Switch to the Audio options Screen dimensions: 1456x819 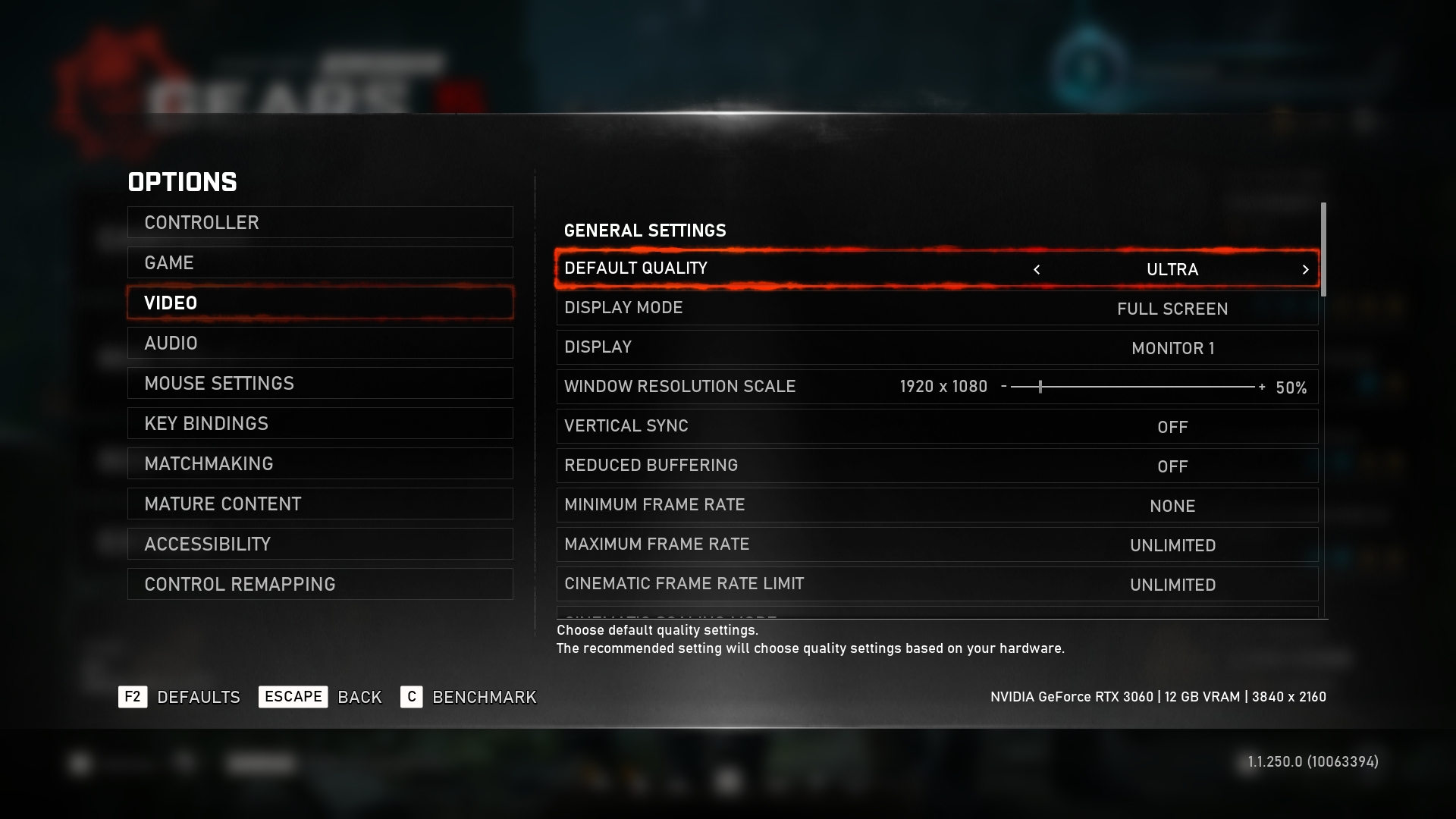pos(320,343)
